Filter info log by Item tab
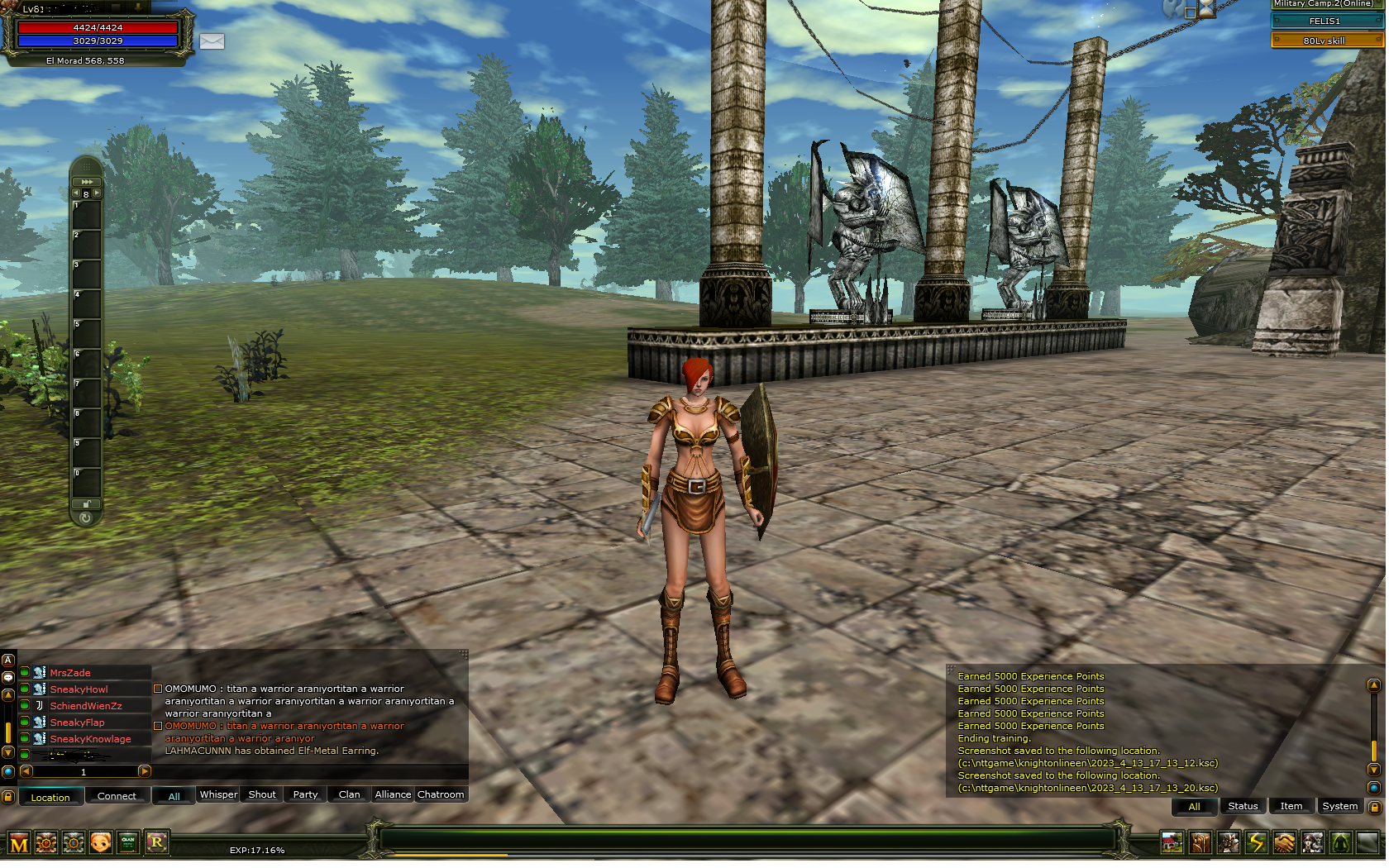The image size is (1389, 868). [x=1291, y=806]
